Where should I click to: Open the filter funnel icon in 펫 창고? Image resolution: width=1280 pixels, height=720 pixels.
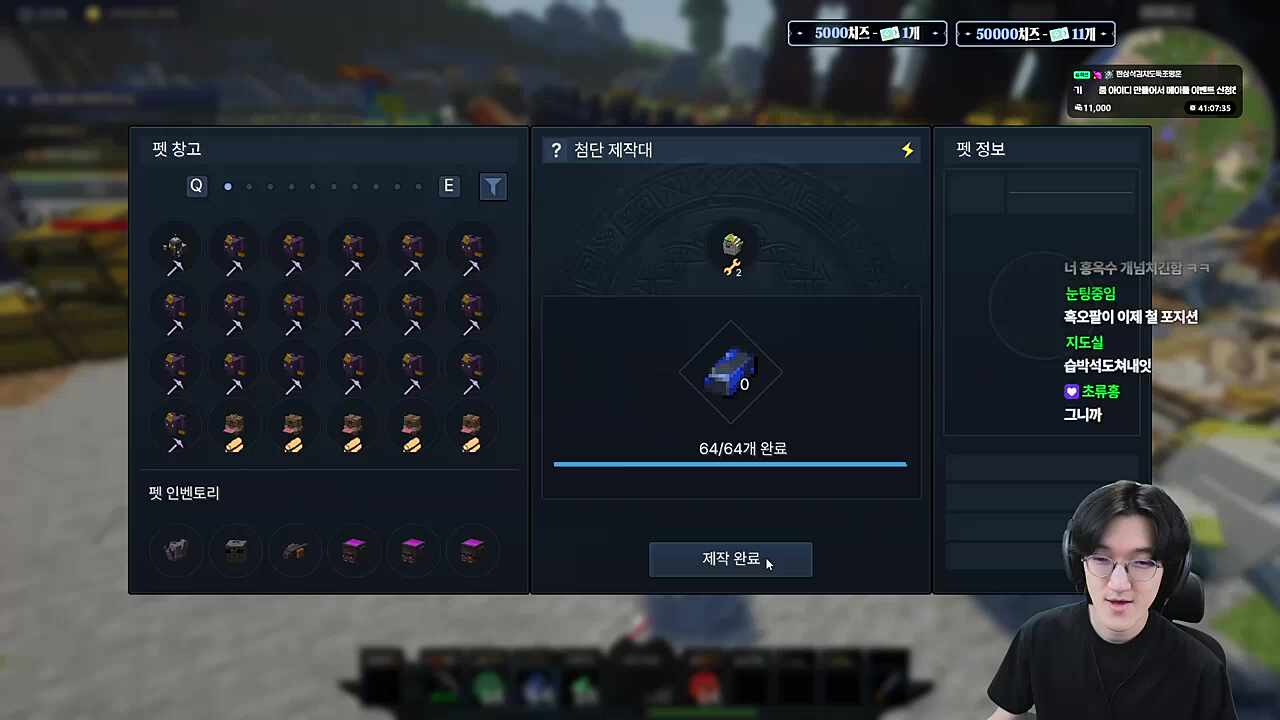click(493, 186)
